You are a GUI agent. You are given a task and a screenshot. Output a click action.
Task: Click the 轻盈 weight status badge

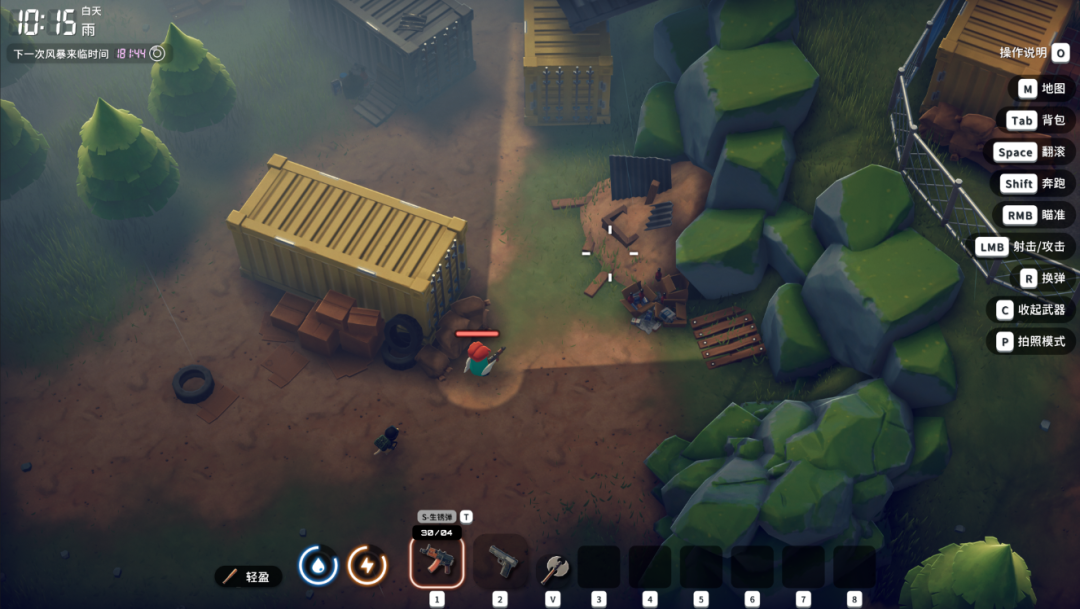(248, 577)
